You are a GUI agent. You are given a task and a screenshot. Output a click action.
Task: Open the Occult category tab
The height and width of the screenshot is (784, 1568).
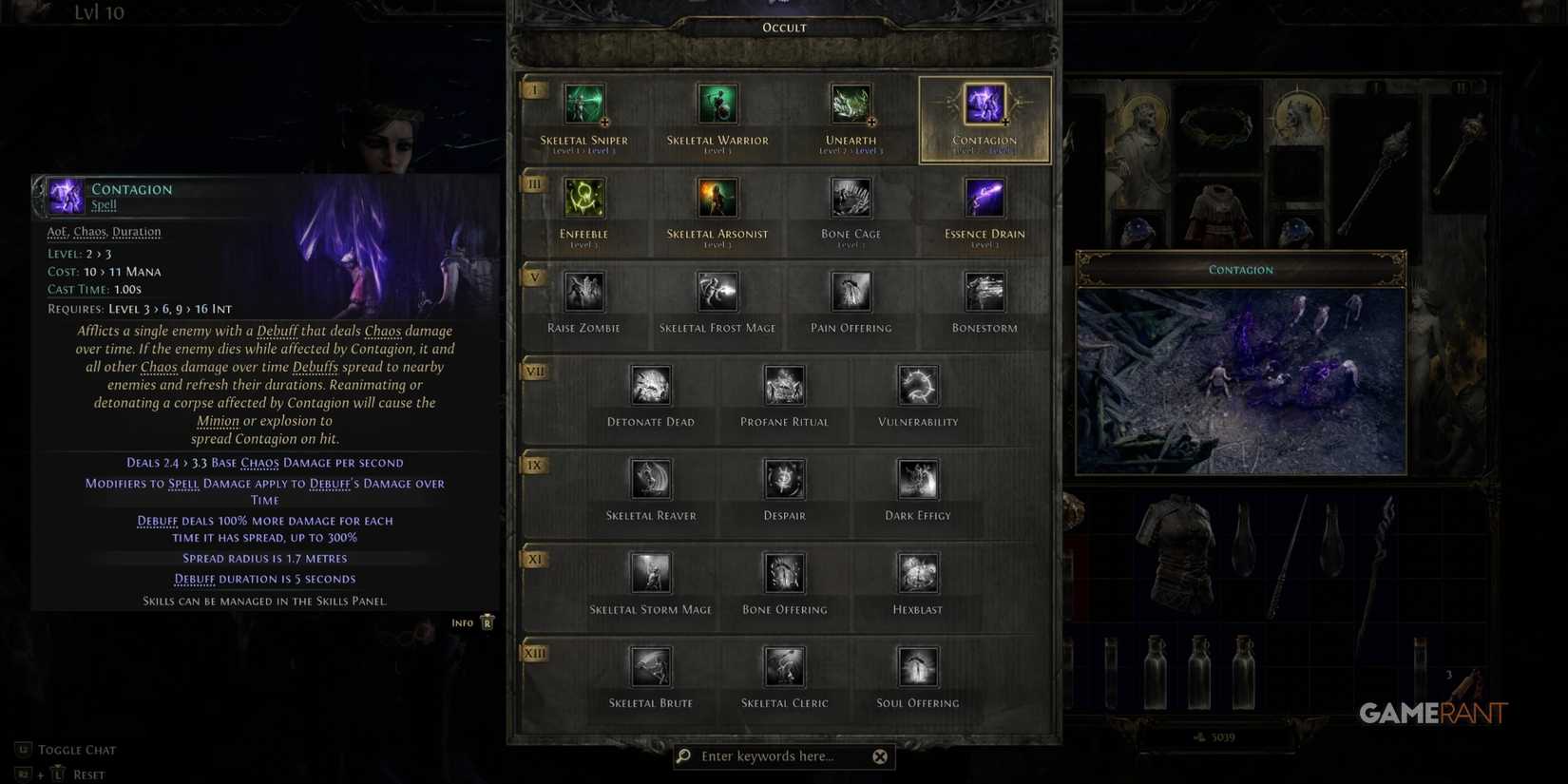[x=783, y=27]
